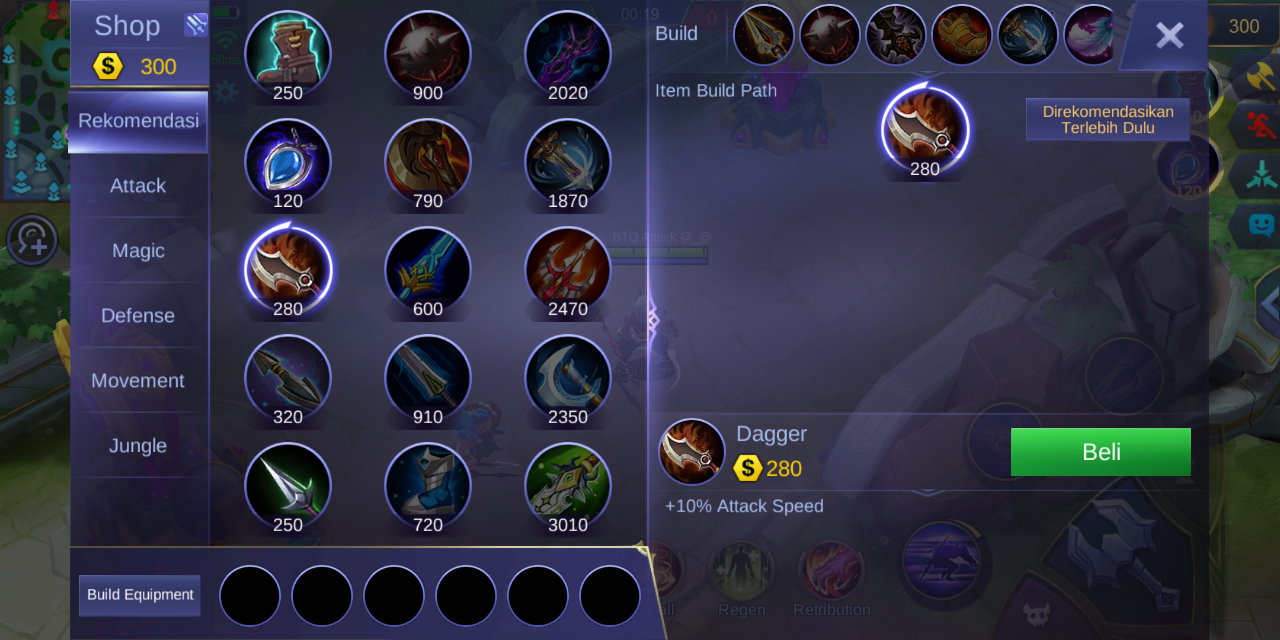Buy the Dagger with the Beli button

click(1100, 452)
